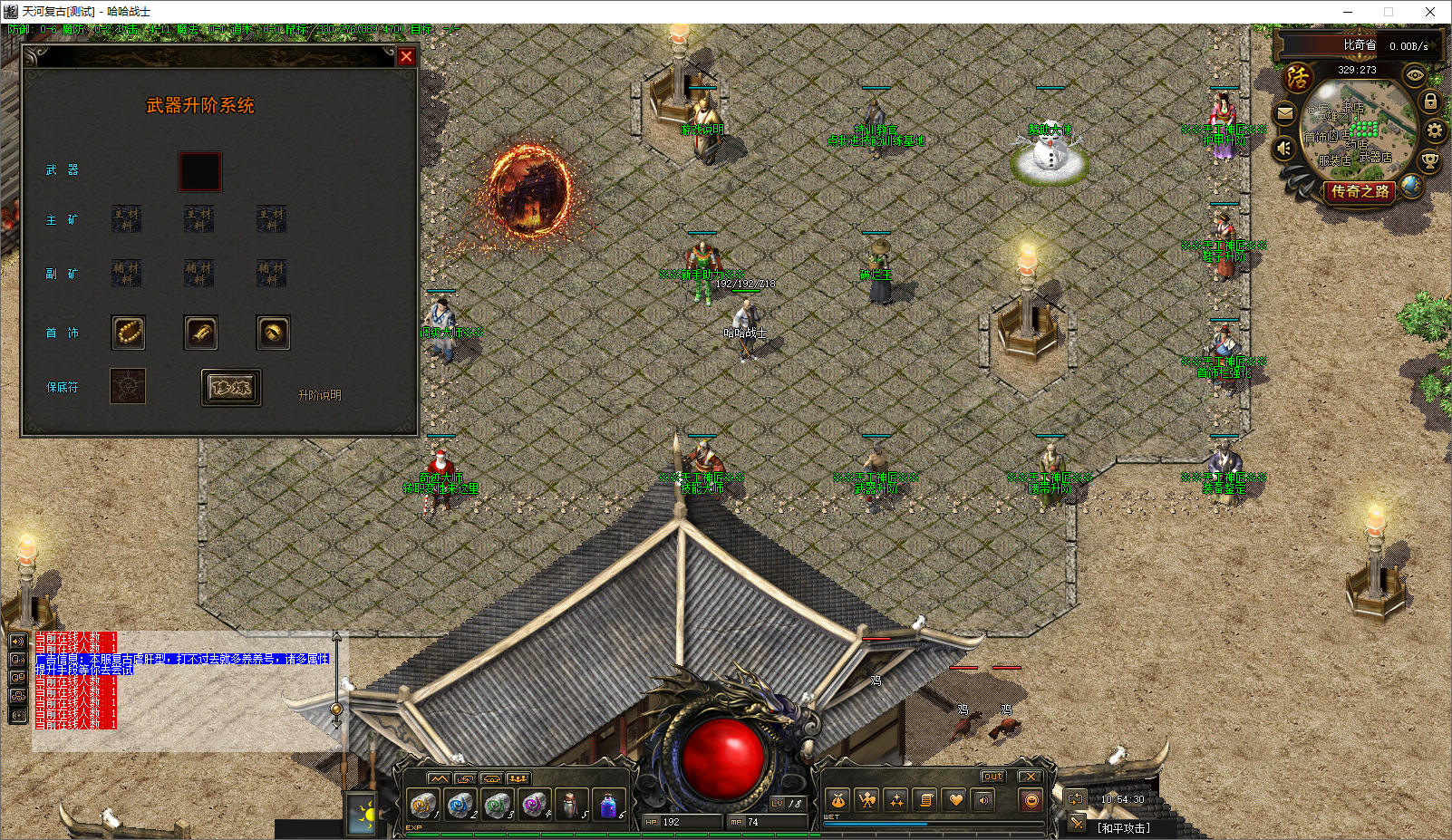This screenshot has height=840, width=1452.
Task: Close the game window with title bar X
Action: (1430, 12)
